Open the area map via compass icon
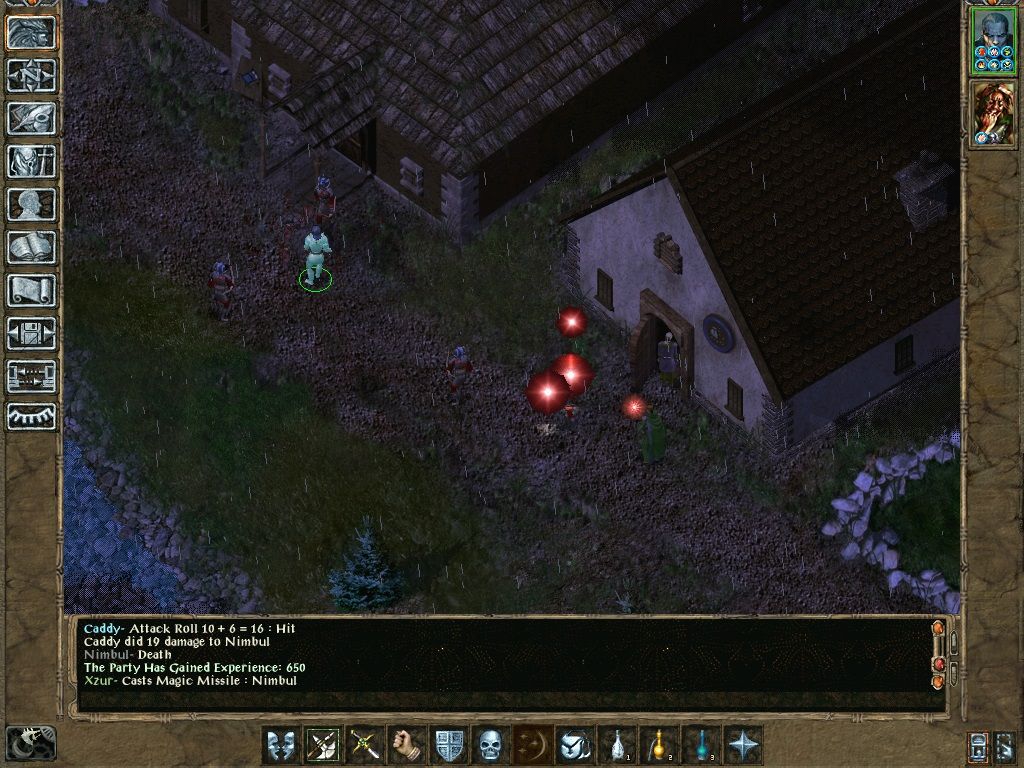Image resolution: width=1024 pixels, height=768 pixels. [31, 76]
